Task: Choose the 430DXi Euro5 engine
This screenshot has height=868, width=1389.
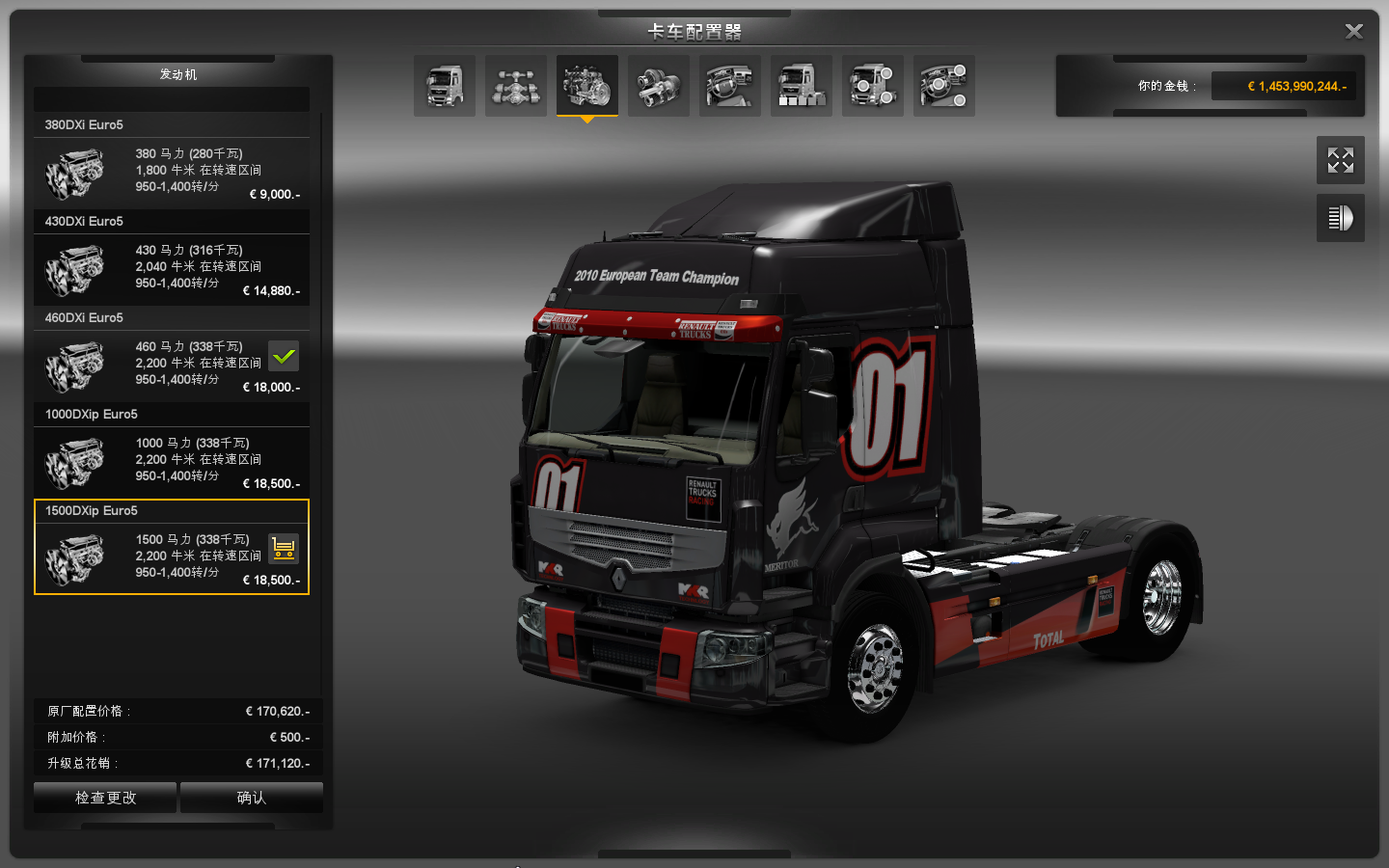Action: [x=172, y=267]
